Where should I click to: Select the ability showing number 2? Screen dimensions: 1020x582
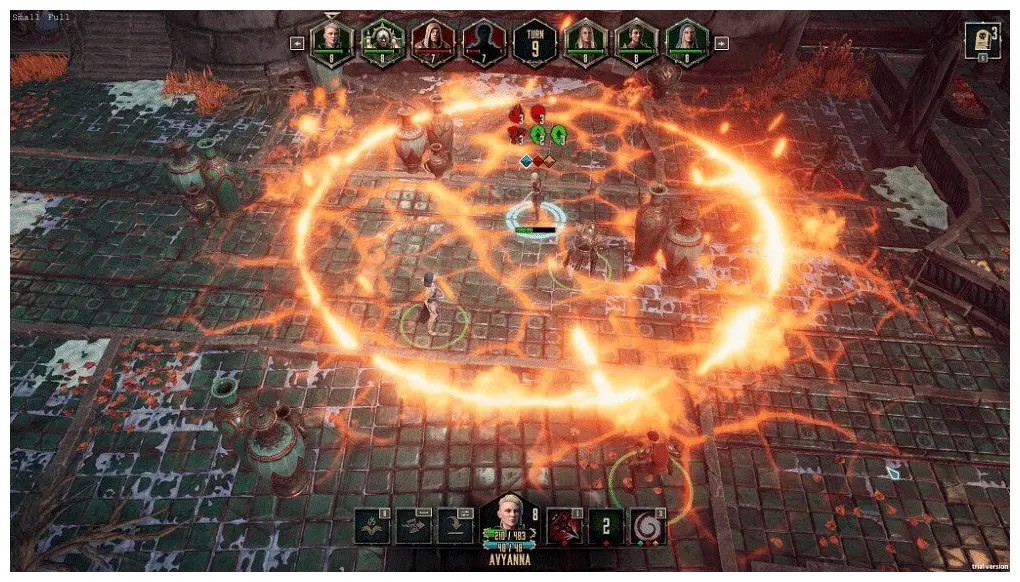[604, 526]
